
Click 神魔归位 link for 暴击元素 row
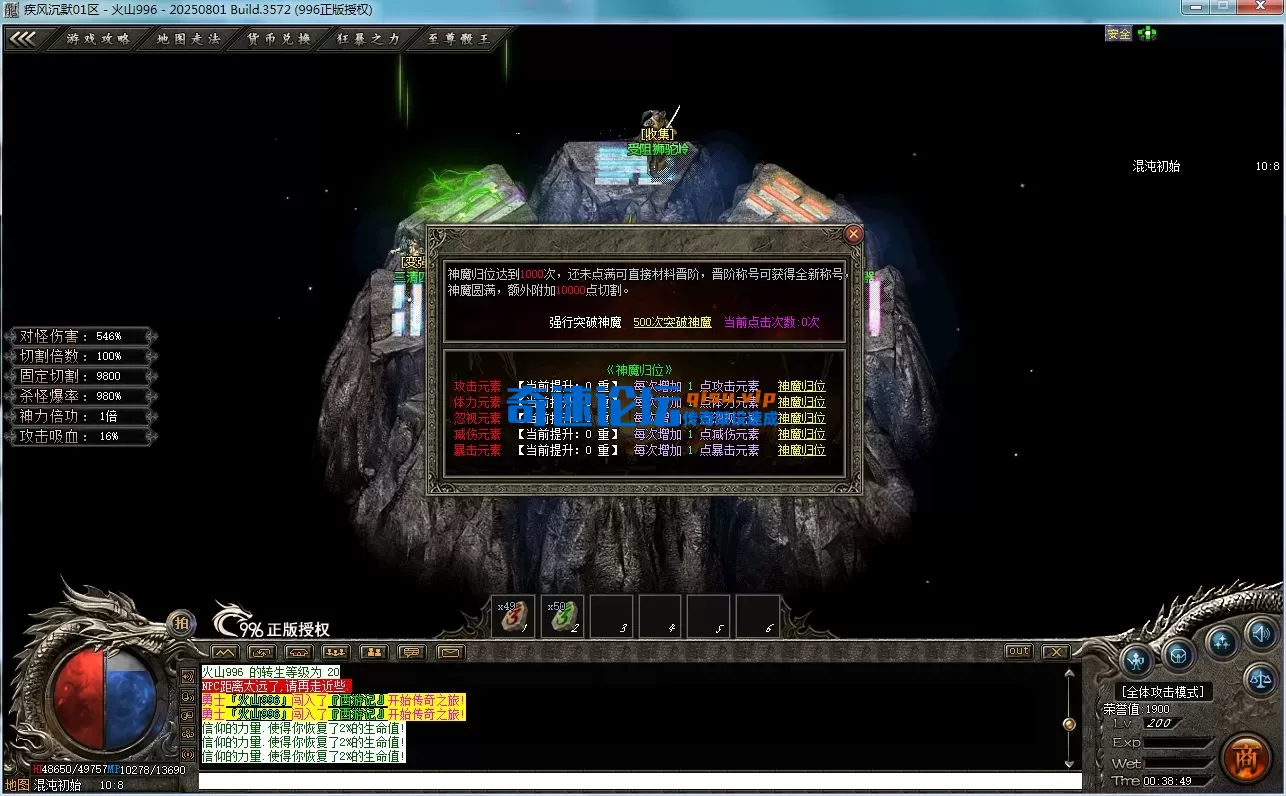[801, 450]
